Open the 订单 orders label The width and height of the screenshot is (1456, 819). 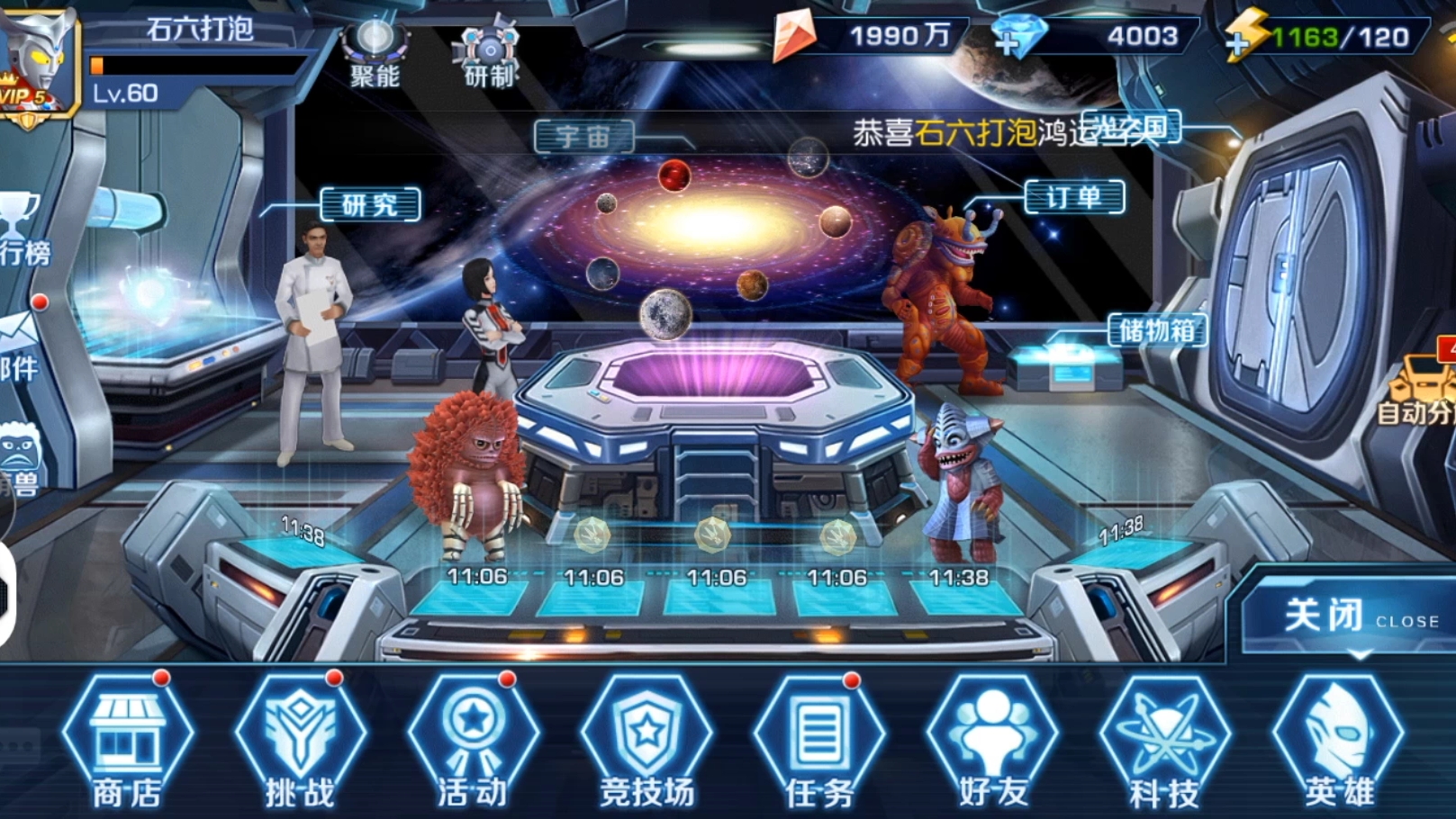1074,197
